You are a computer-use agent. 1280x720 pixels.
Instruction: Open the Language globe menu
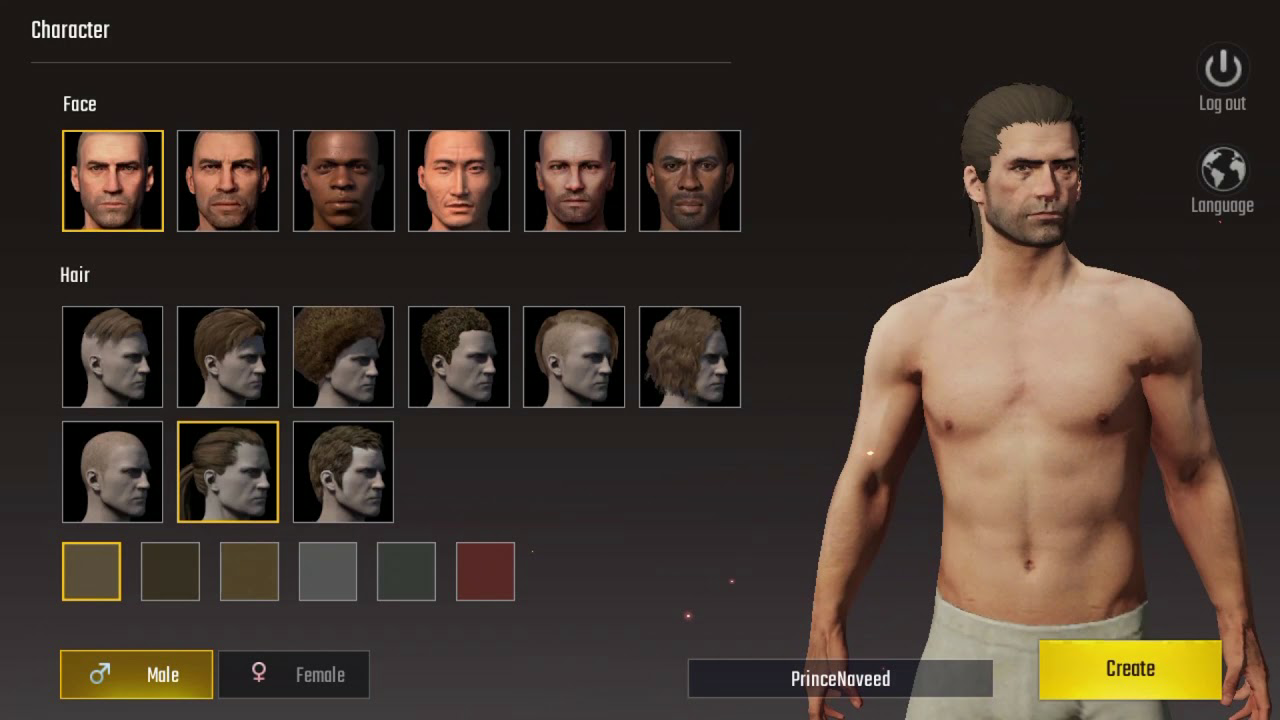(1222, 171)
